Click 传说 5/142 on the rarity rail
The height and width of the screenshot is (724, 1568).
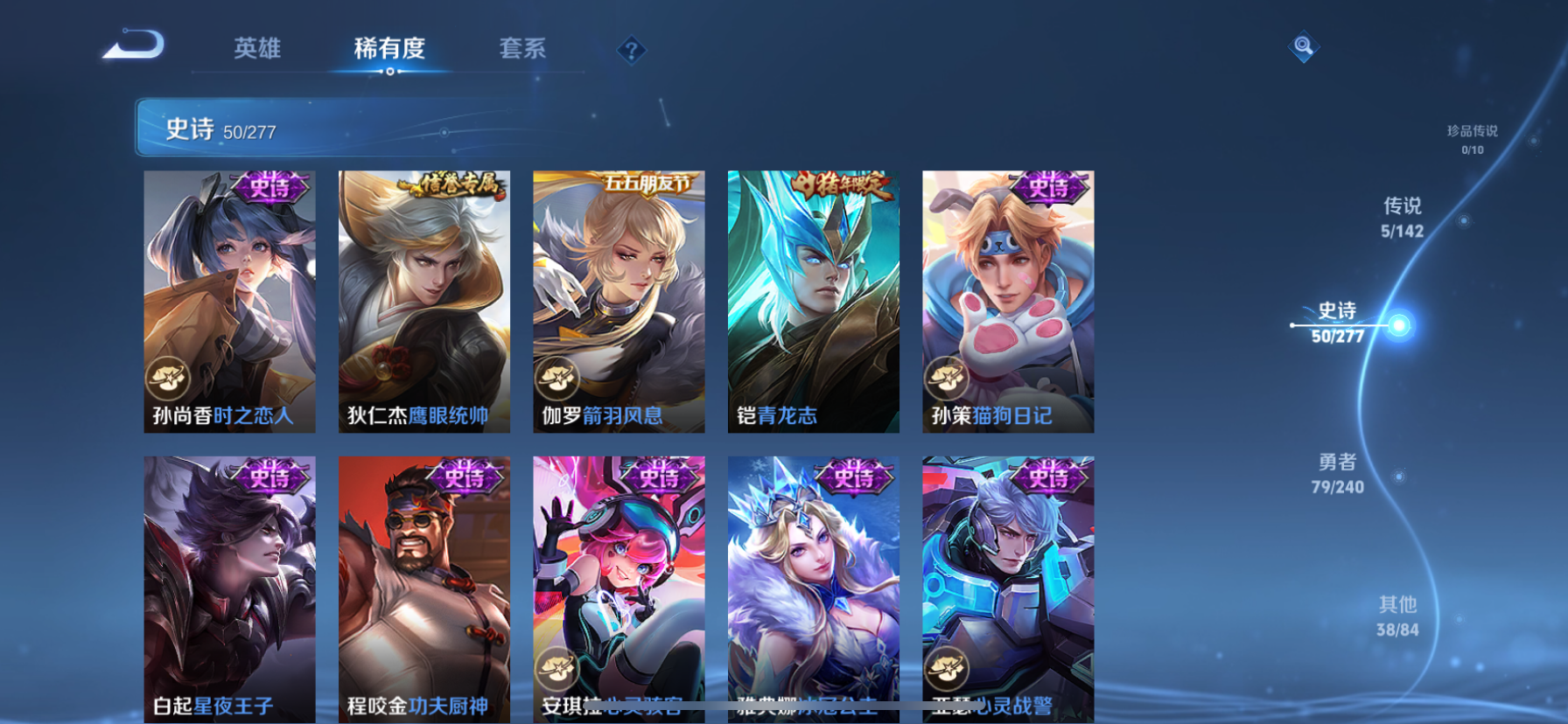(x=1403, y=217)
